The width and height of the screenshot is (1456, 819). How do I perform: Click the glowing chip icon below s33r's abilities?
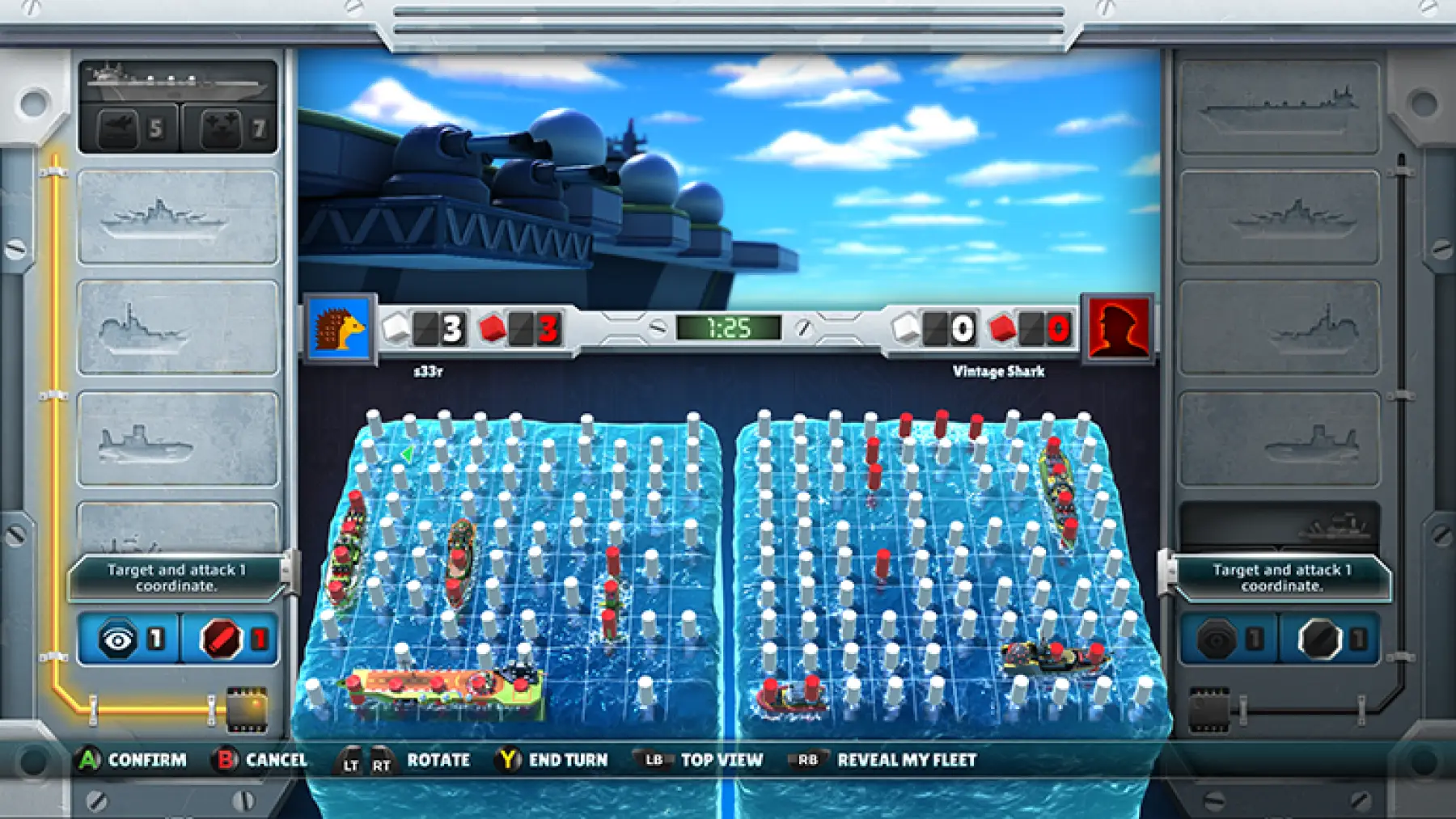[x=245, y=709]
